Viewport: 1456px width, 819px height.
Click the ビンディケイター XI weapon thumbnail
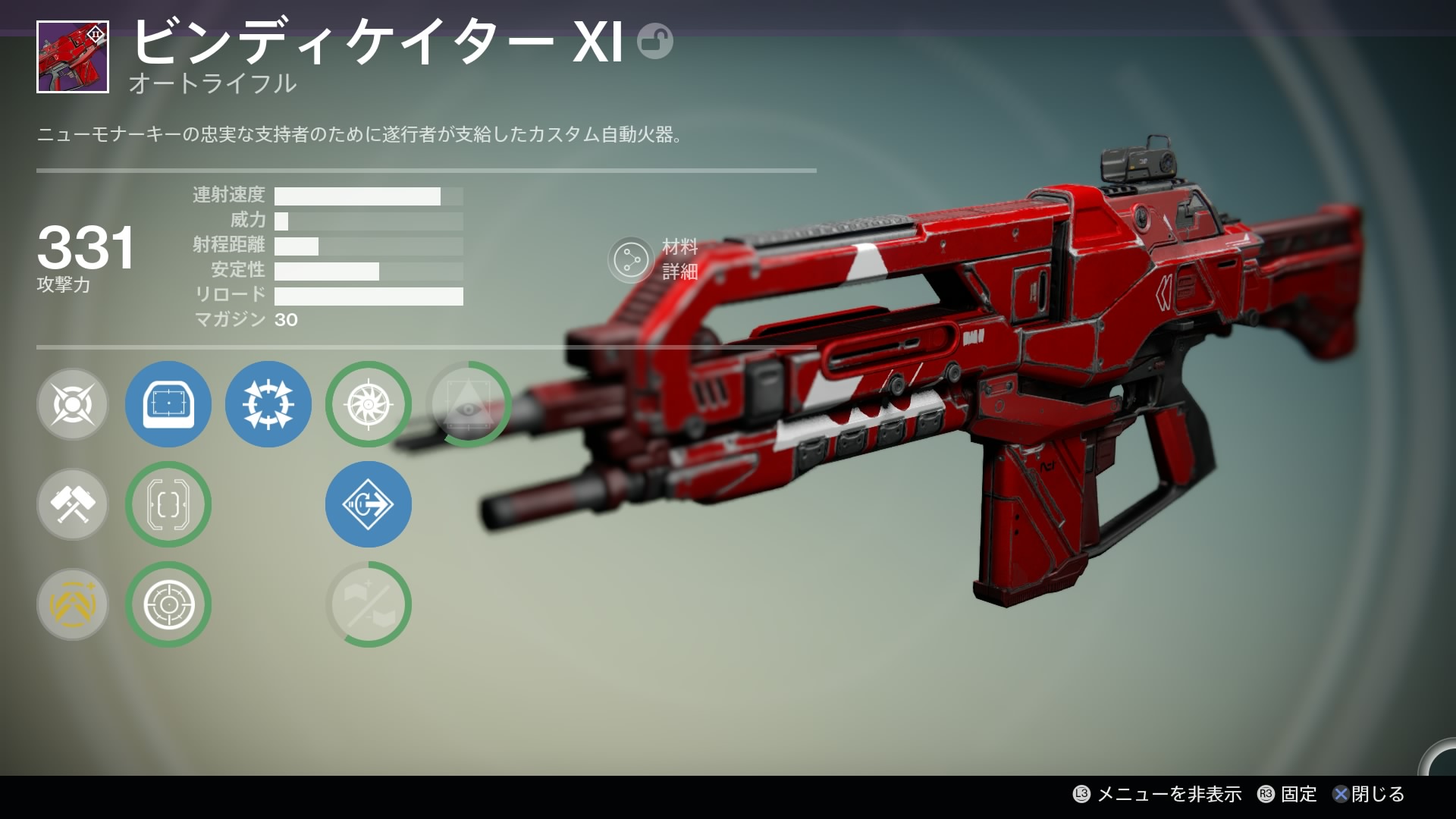[73, 57]
